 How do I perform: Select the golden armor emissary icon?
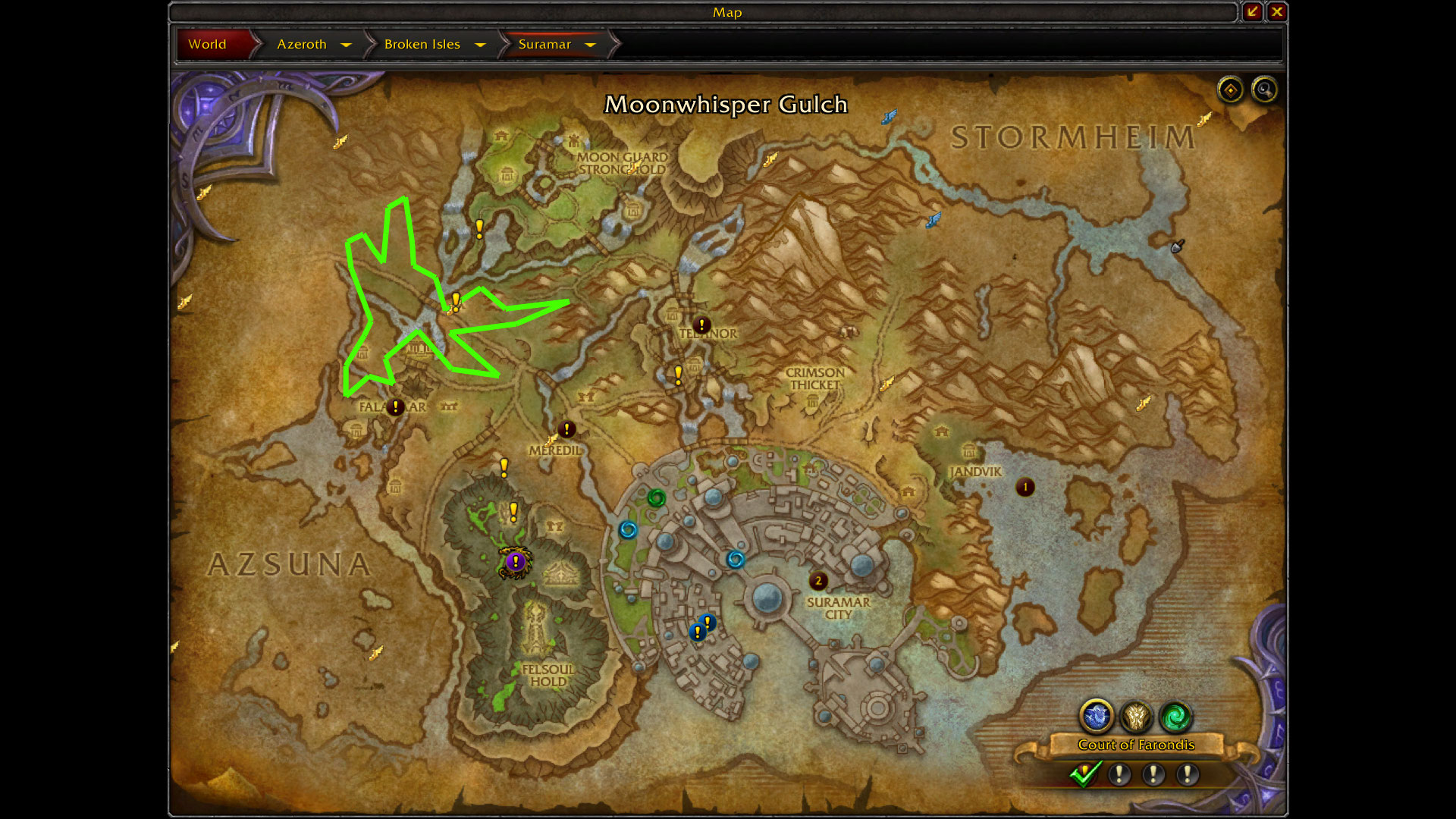tap(1136, 716)
